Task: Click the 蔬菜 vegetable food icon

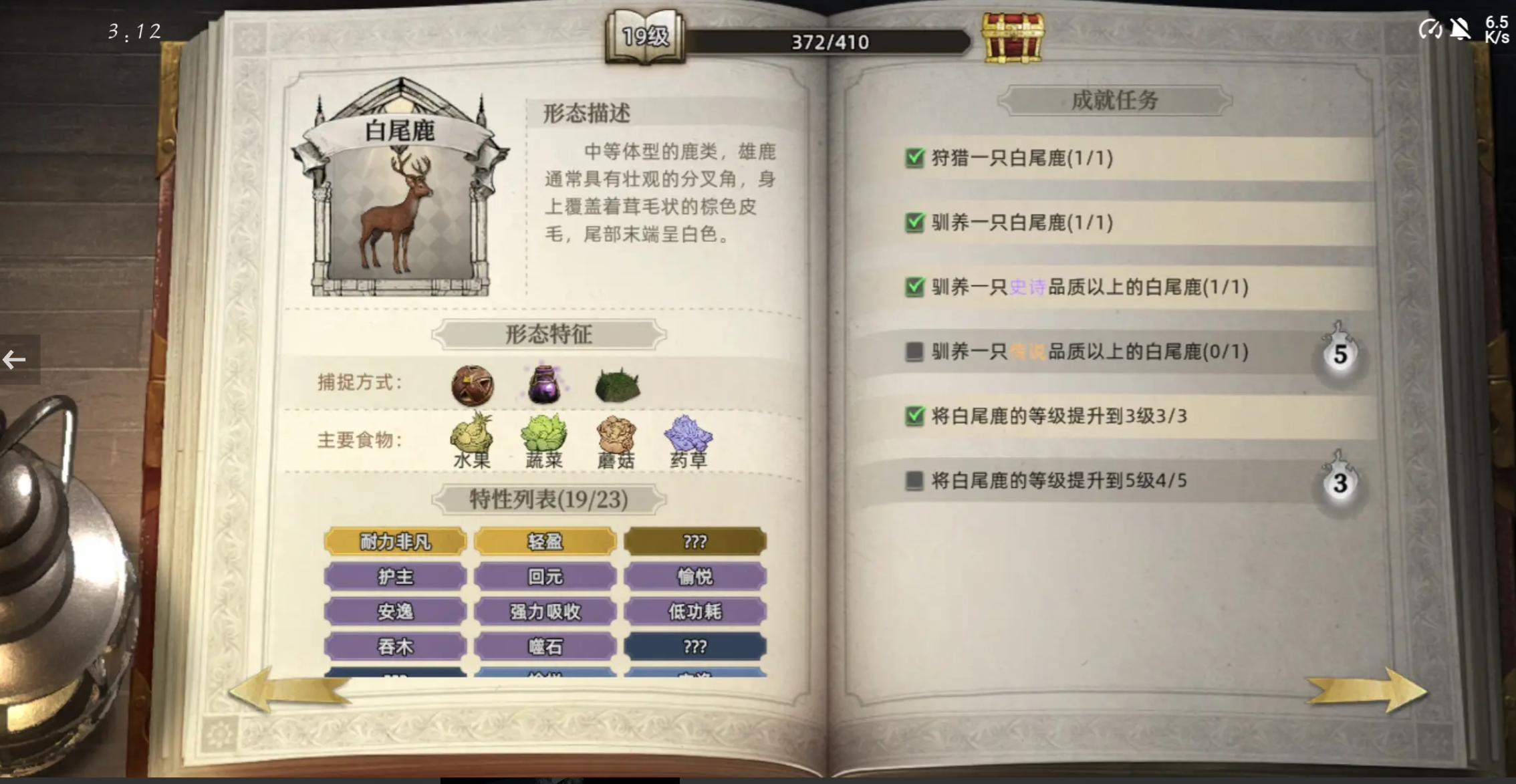Action: 544,436
